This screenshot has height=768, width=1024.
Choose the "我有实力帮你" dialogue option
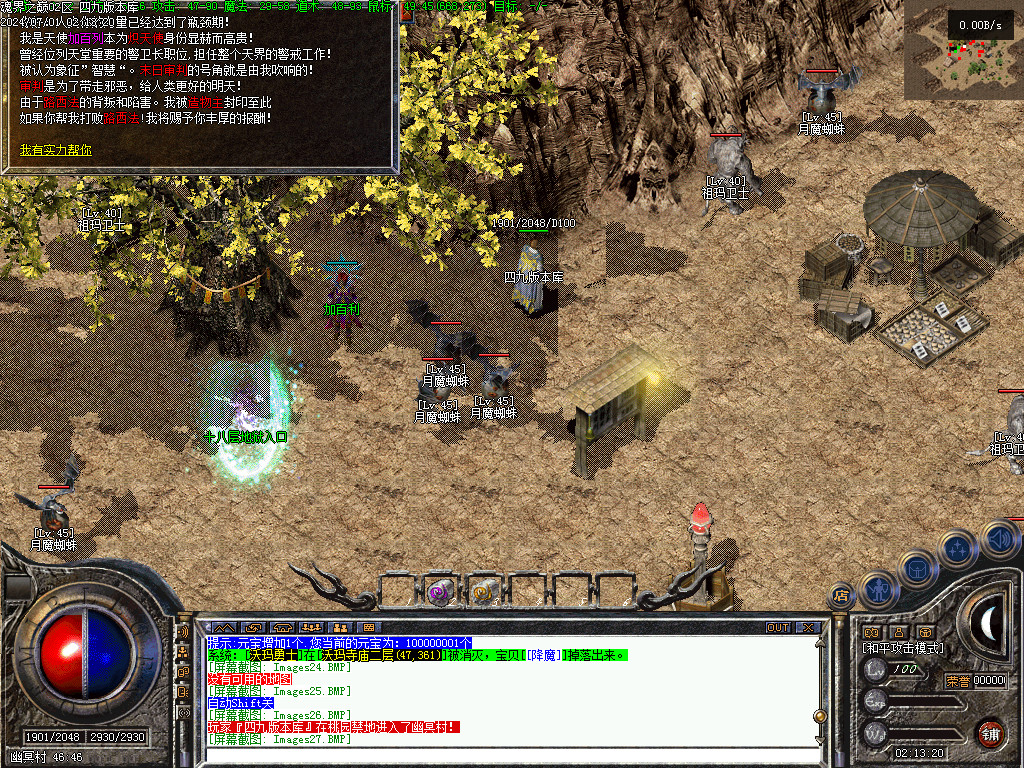click(x=56, y=150)
